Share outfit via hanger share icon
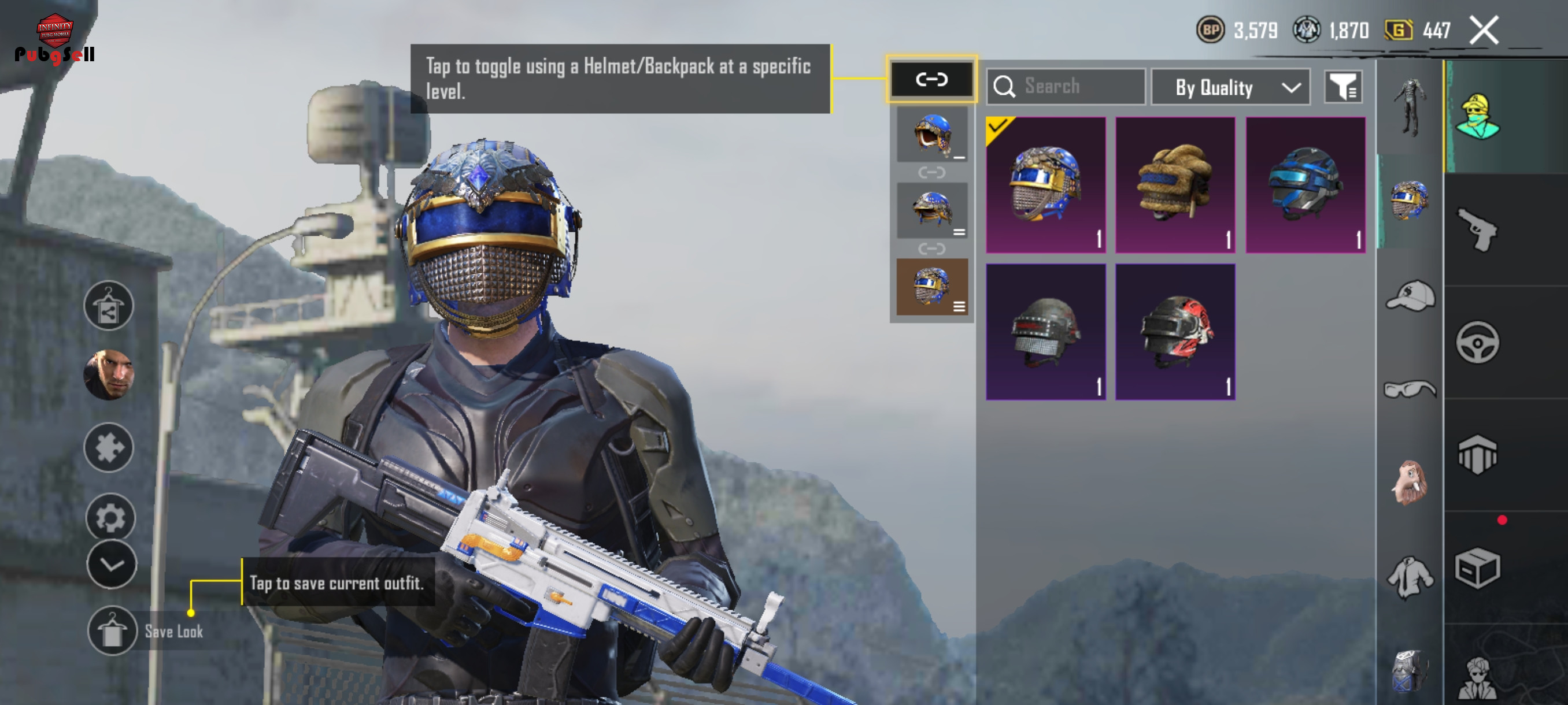The width and height of the screenshot is (1568, 705). 109,306
